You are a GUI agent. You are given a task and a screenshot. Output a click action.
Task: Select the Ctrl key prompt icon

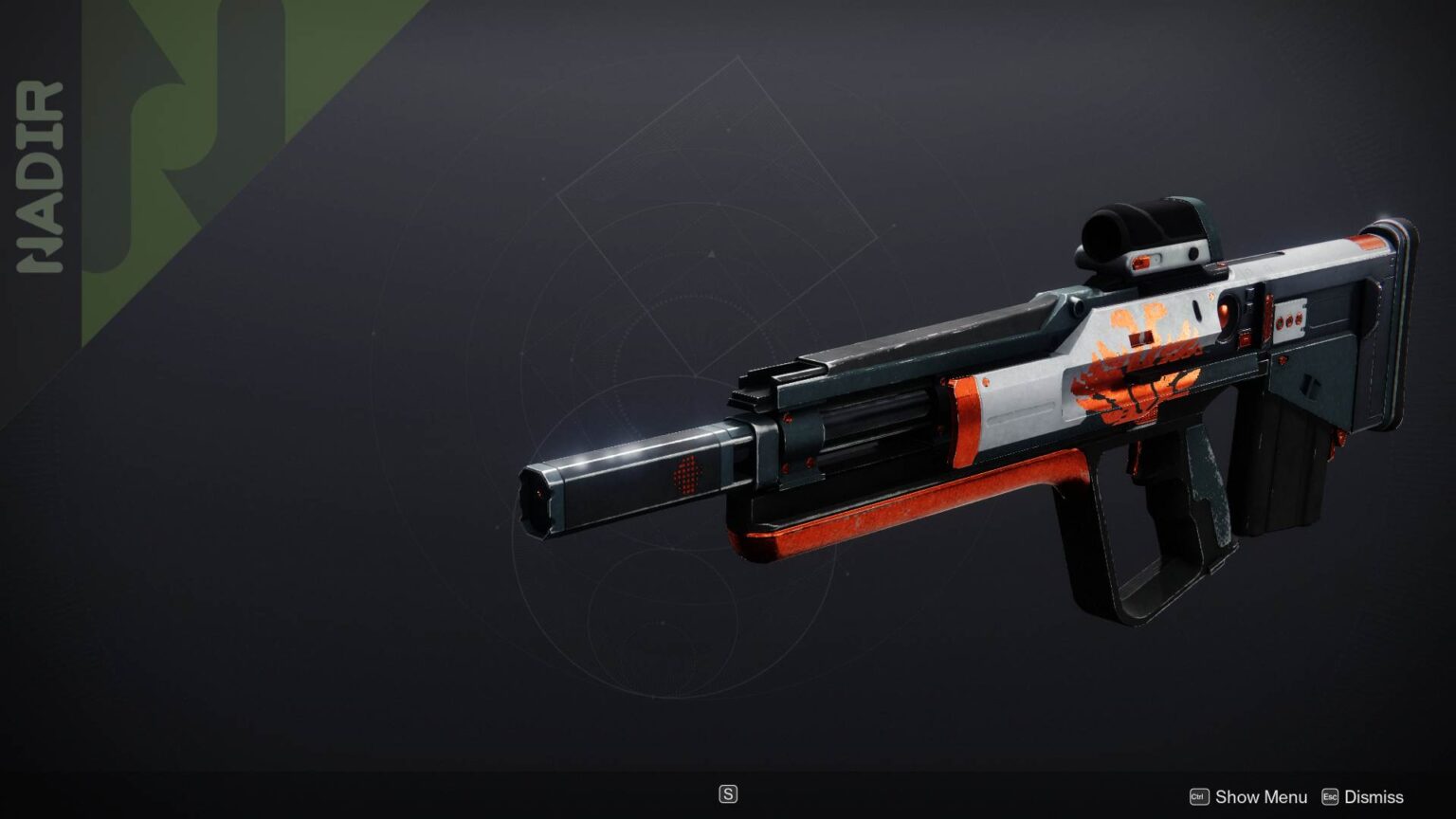[1198, 797]
